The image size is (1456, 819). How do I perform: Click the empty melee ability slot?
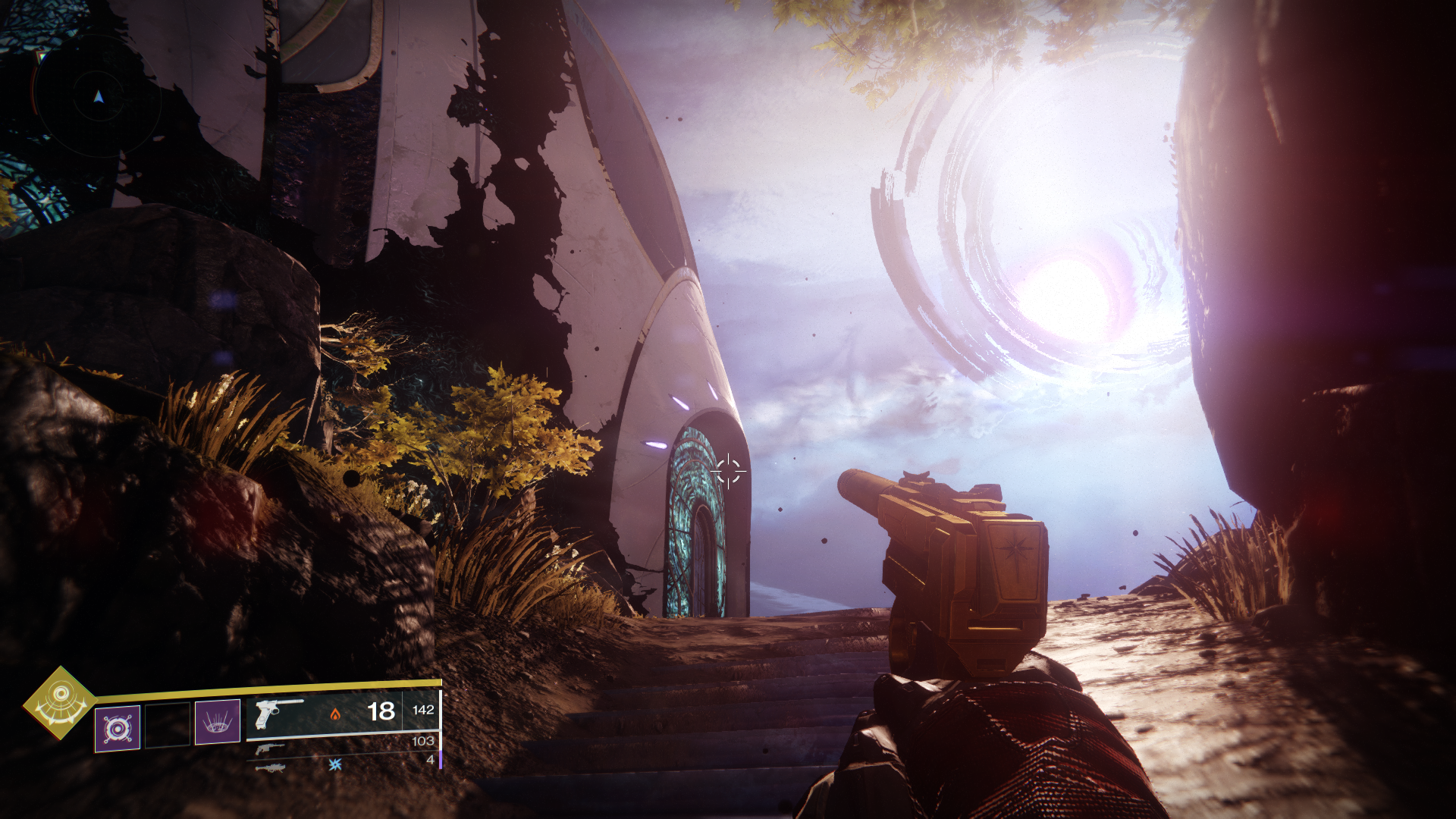pyautogui.click(x=167, y=726)
